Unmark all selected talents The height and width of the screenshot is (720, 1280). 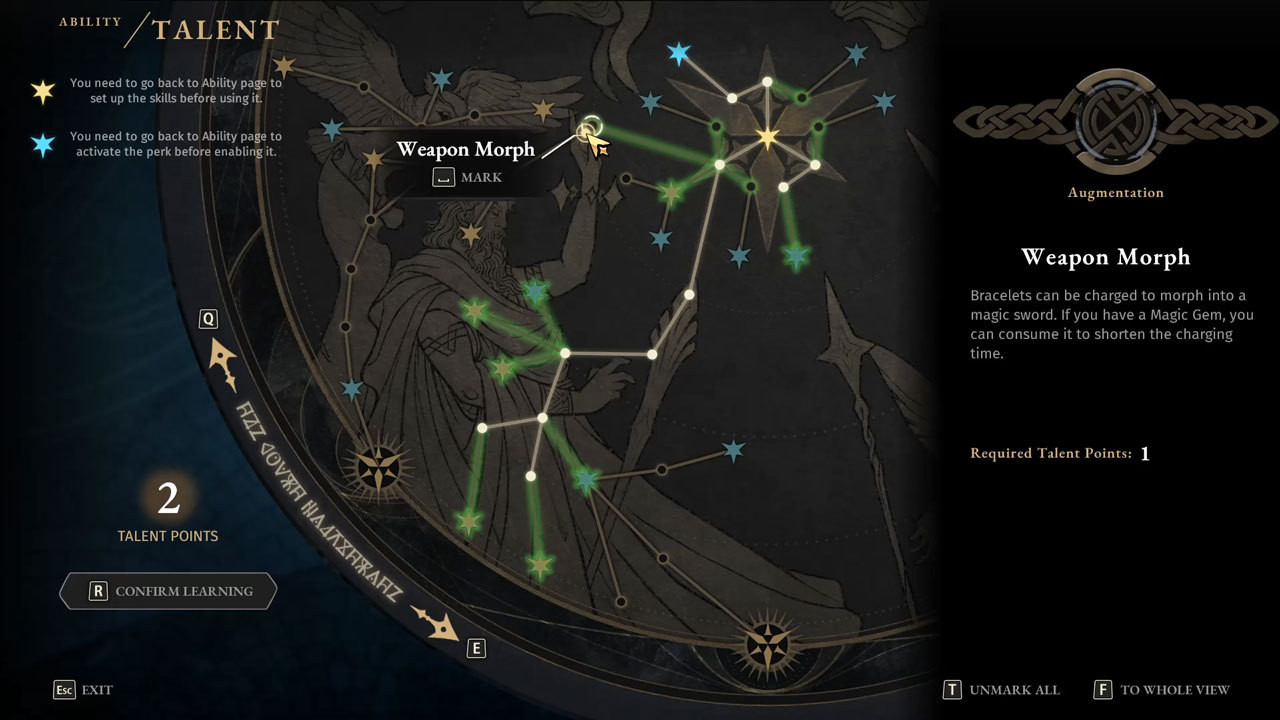(x=1002, y=690)
